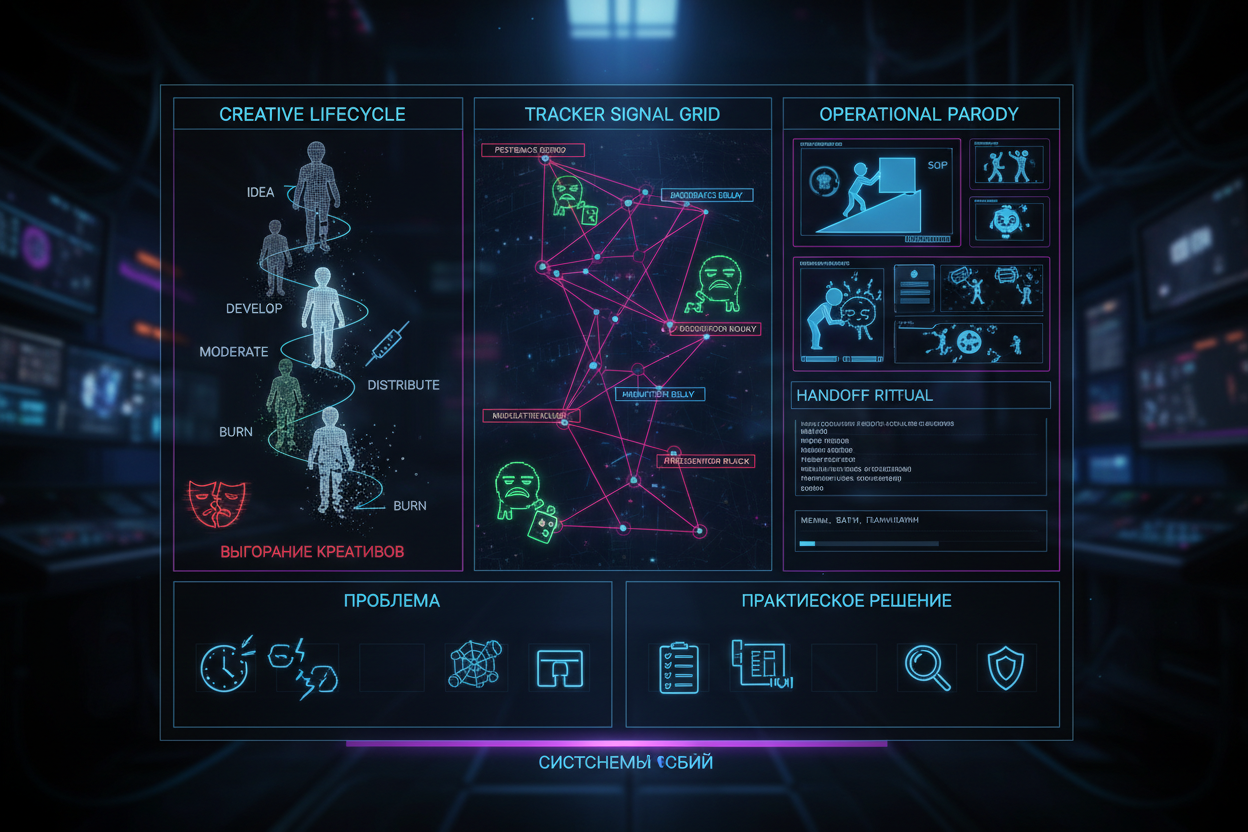Select the Operational Parody panel header
Image resolution: width=1248 pixels, height=832 pixels.
[918, 114]
